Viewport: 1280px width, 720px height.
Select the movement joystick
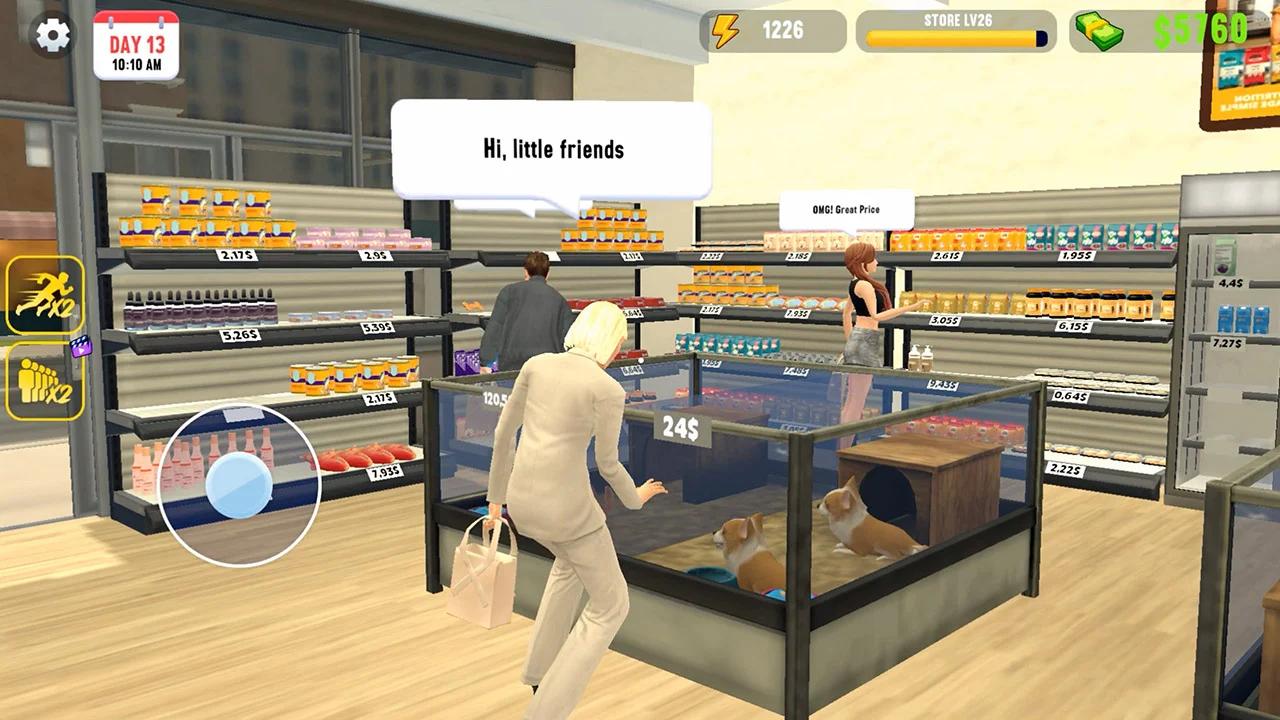pyautogui.click(x=240, y=489)
